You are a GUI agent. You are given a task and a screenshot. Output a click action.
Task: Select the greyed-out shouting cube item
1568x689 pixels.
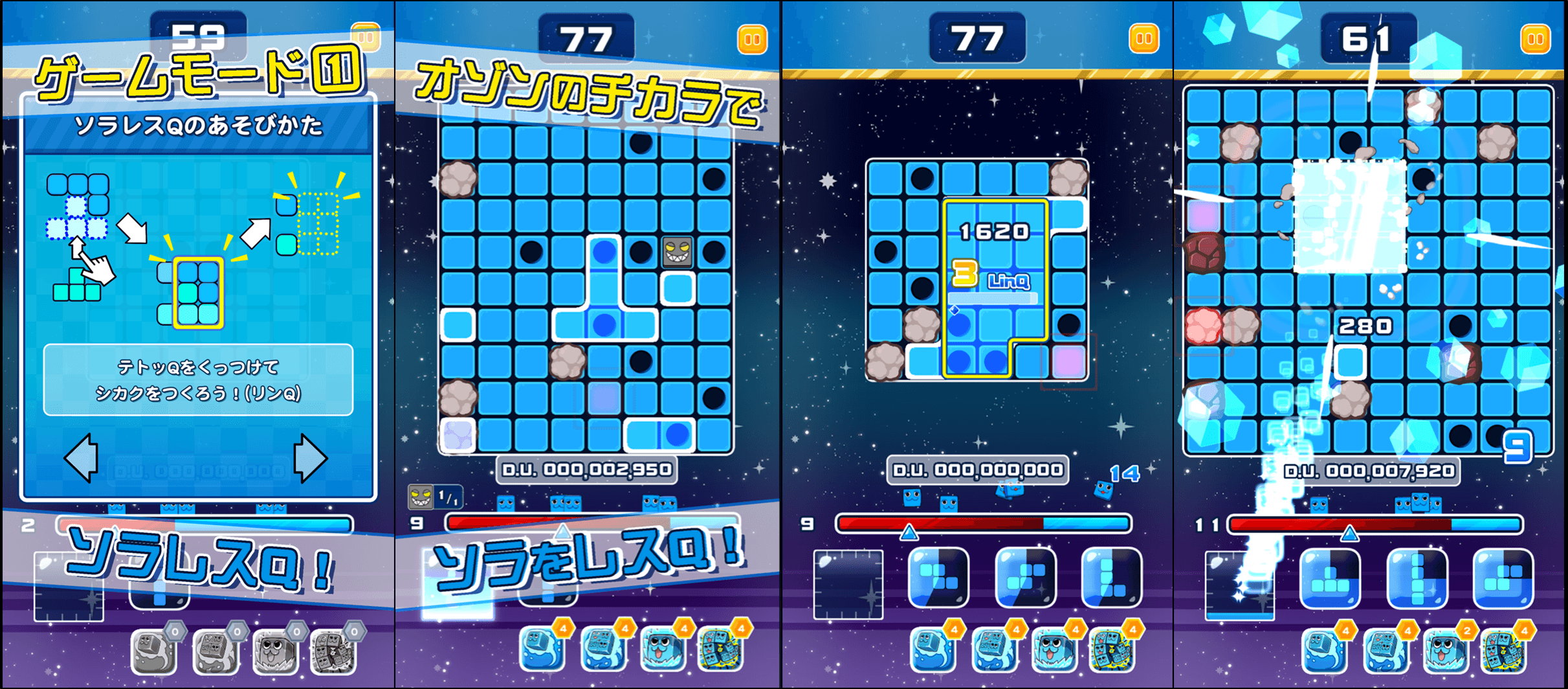coord(274,651)
